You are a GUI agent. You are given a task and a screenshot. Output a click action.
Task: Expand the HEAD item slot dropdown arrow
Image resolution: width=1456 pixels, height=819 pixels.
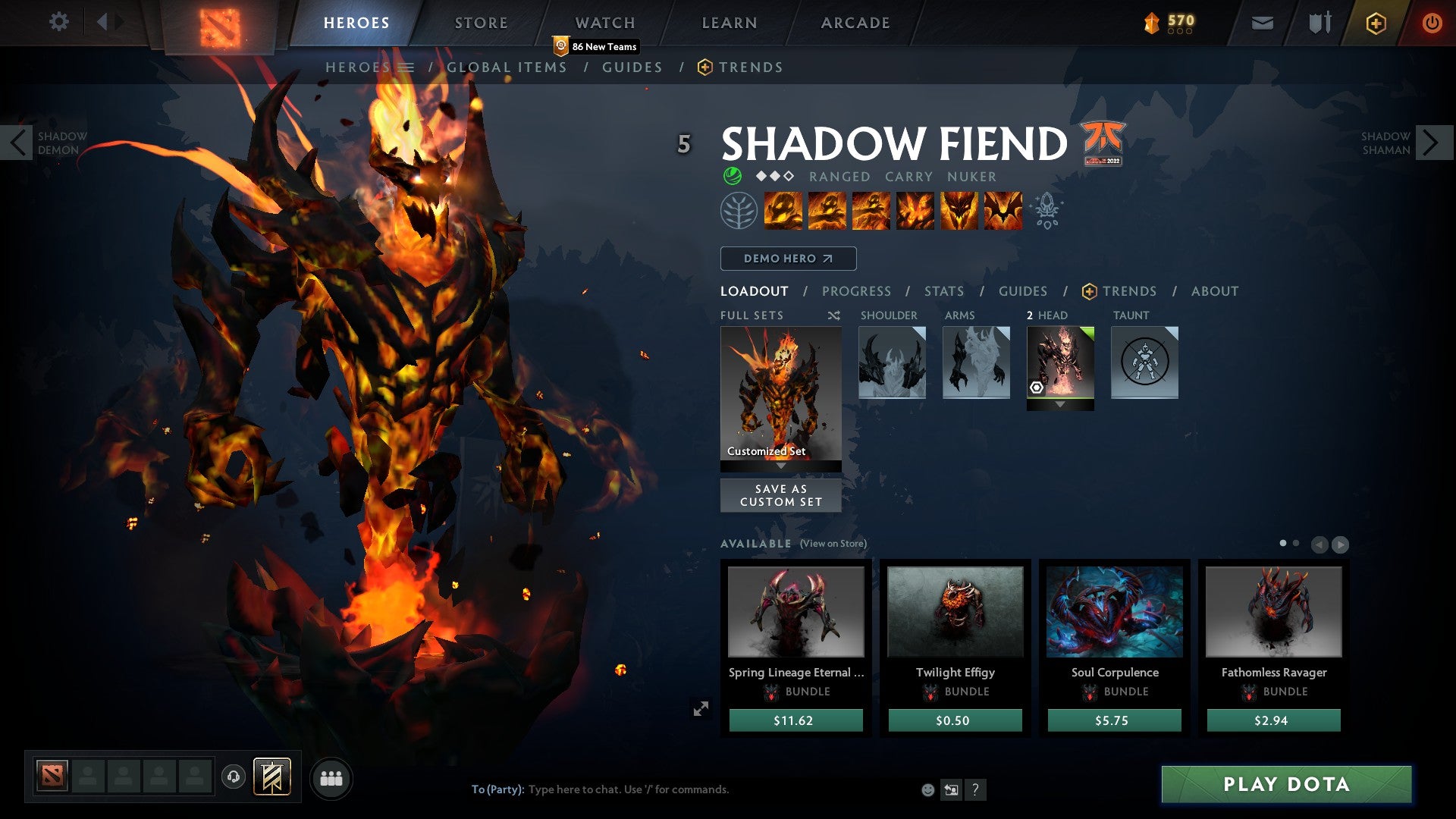coord(1059,404)
